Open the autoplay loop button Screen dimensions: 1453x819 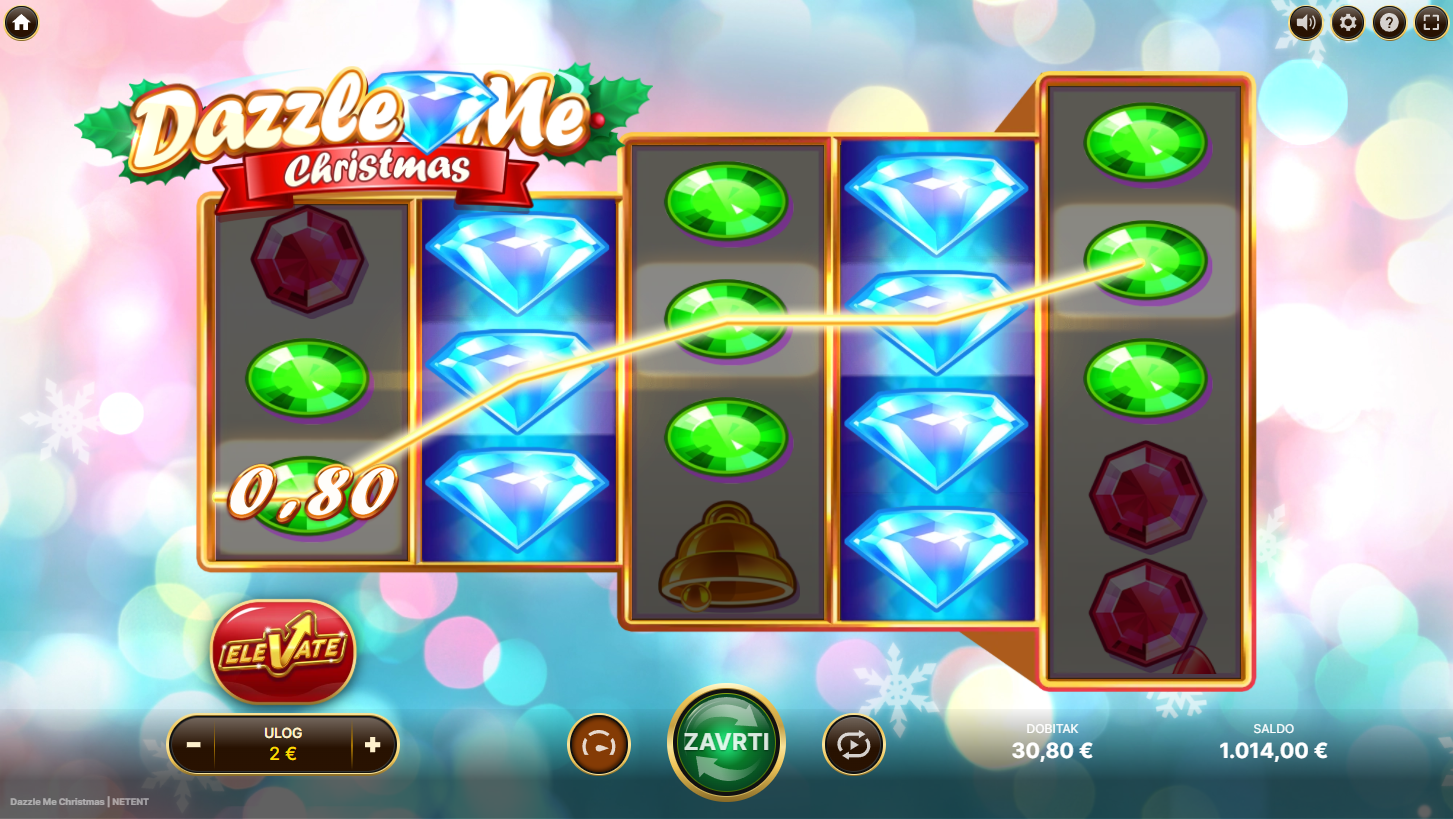853,745
